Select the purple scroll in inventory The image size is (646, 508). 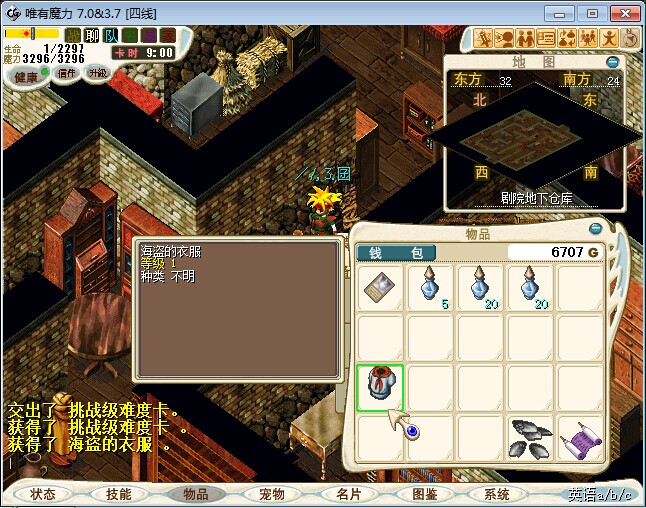coord(580,439)
